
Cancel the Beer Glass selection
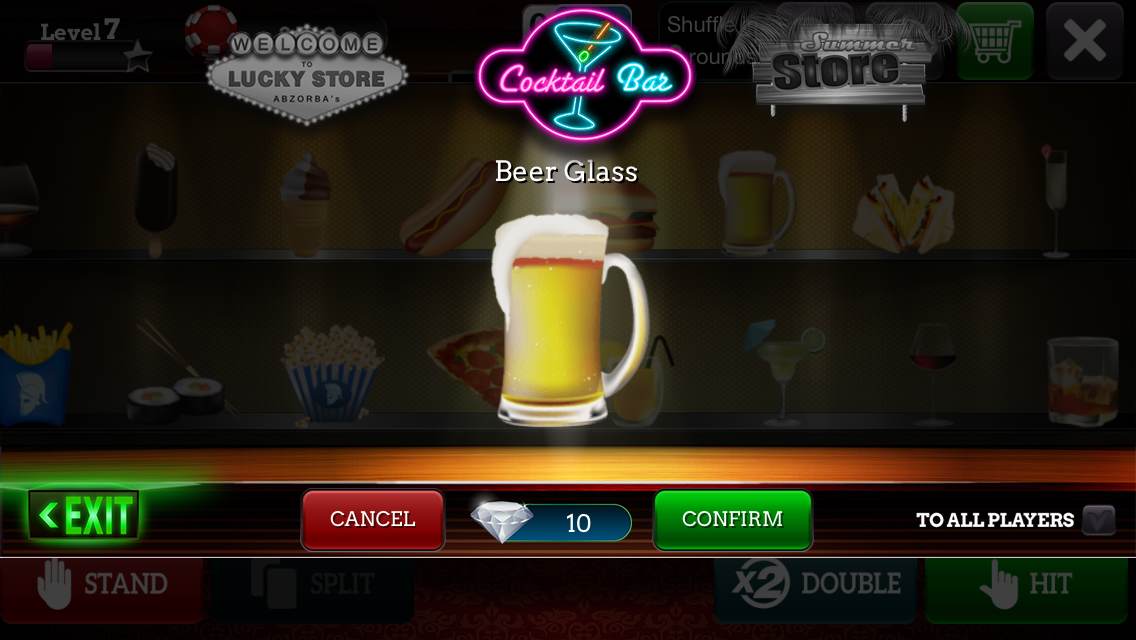point(373,519)
